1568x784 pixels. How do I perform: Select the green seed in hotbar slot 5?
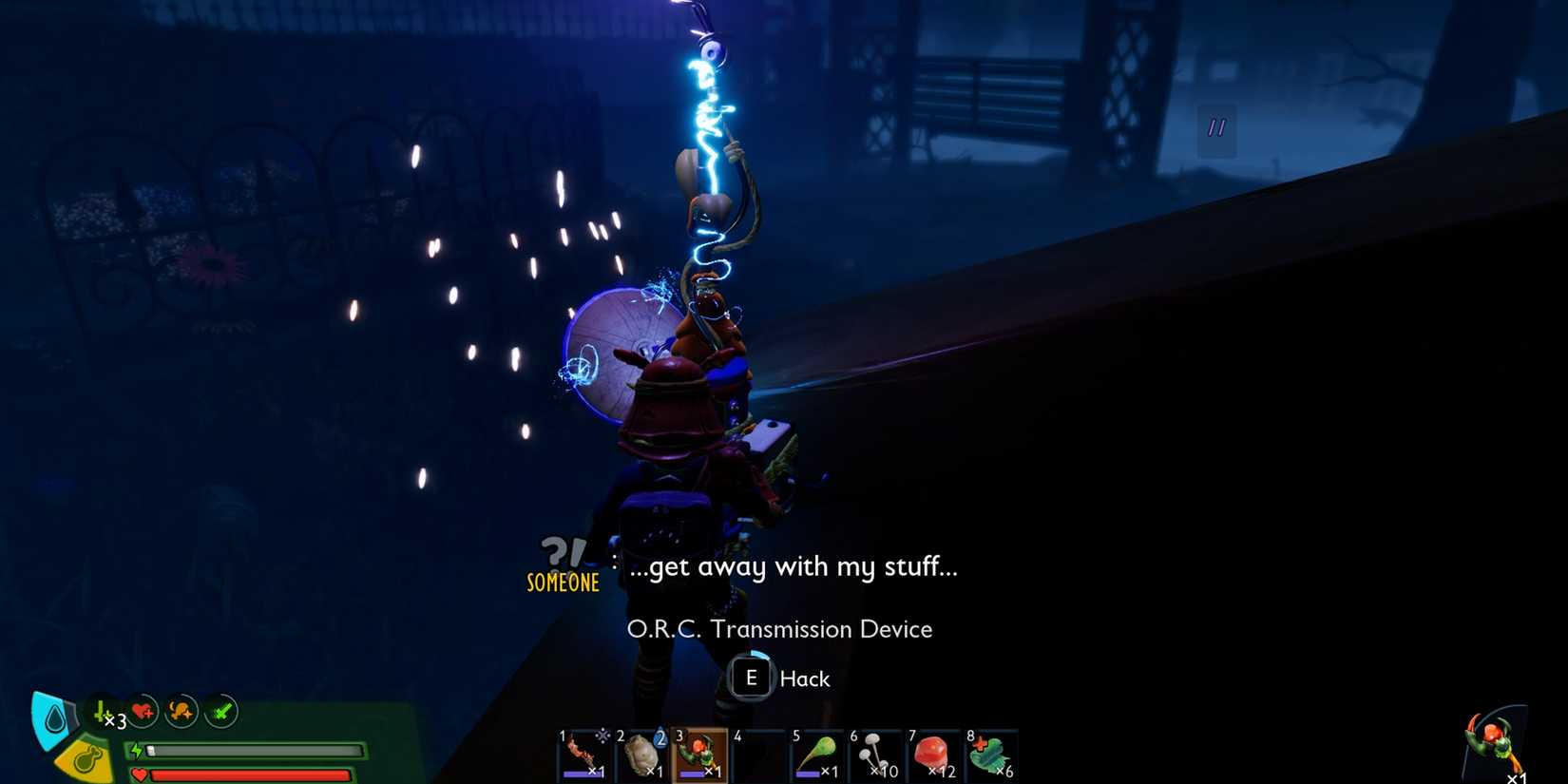coord(815,753)
